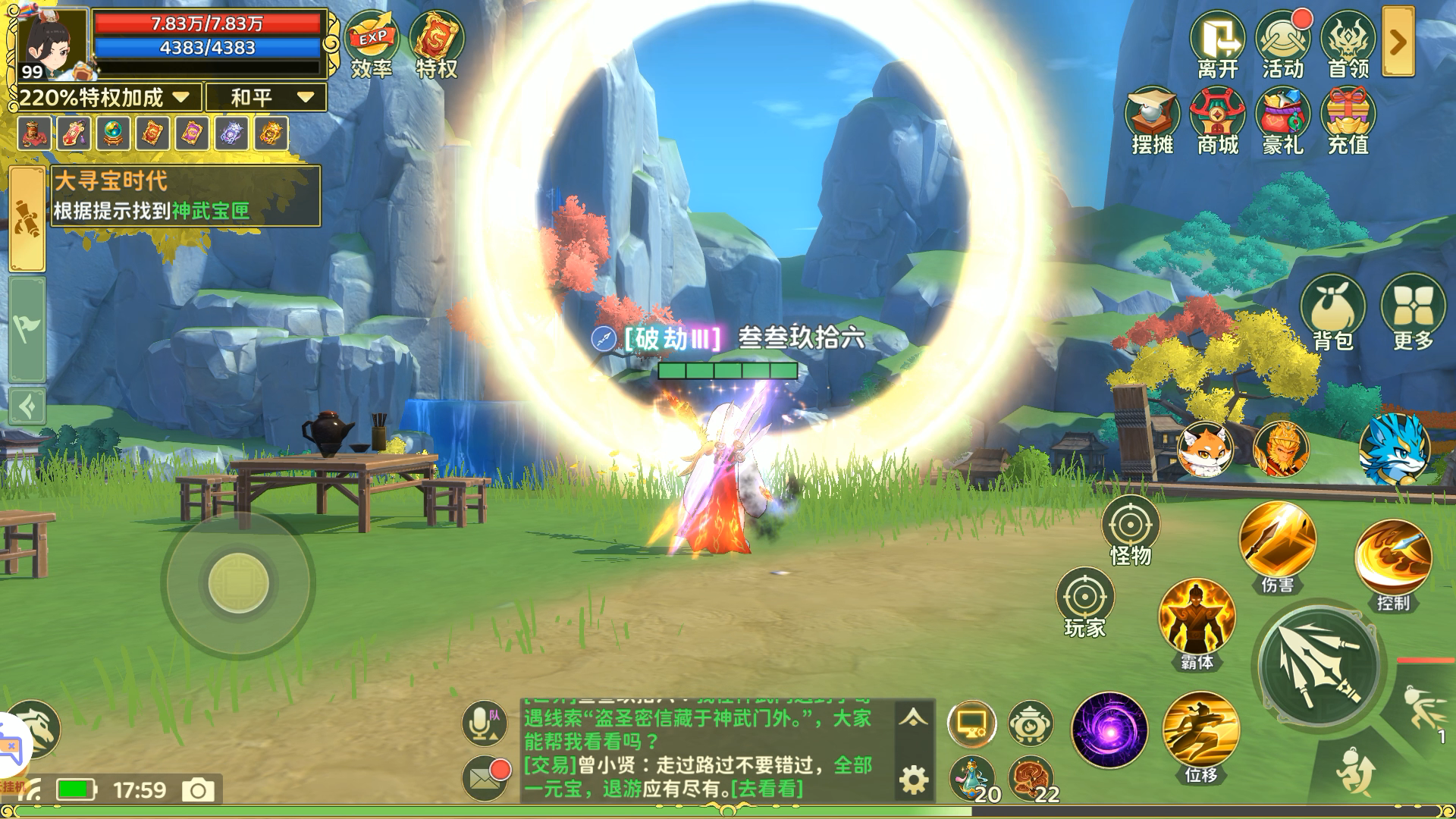Screen dimensions: 1456x819
Task: Select the Monkey King pet avatar
Action: point(1283,449)
